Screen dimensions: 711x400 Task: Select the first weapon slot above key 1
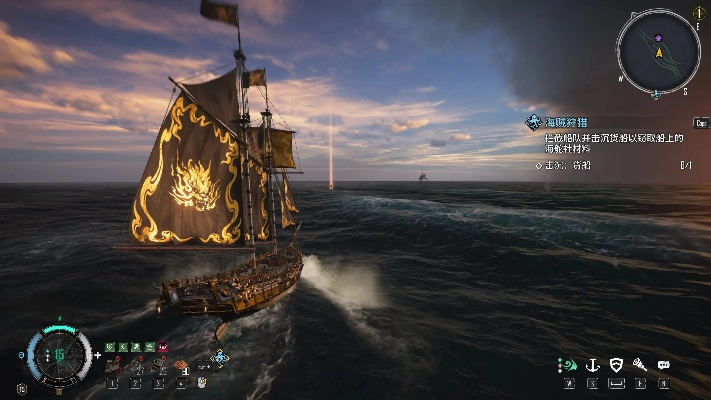112,367
